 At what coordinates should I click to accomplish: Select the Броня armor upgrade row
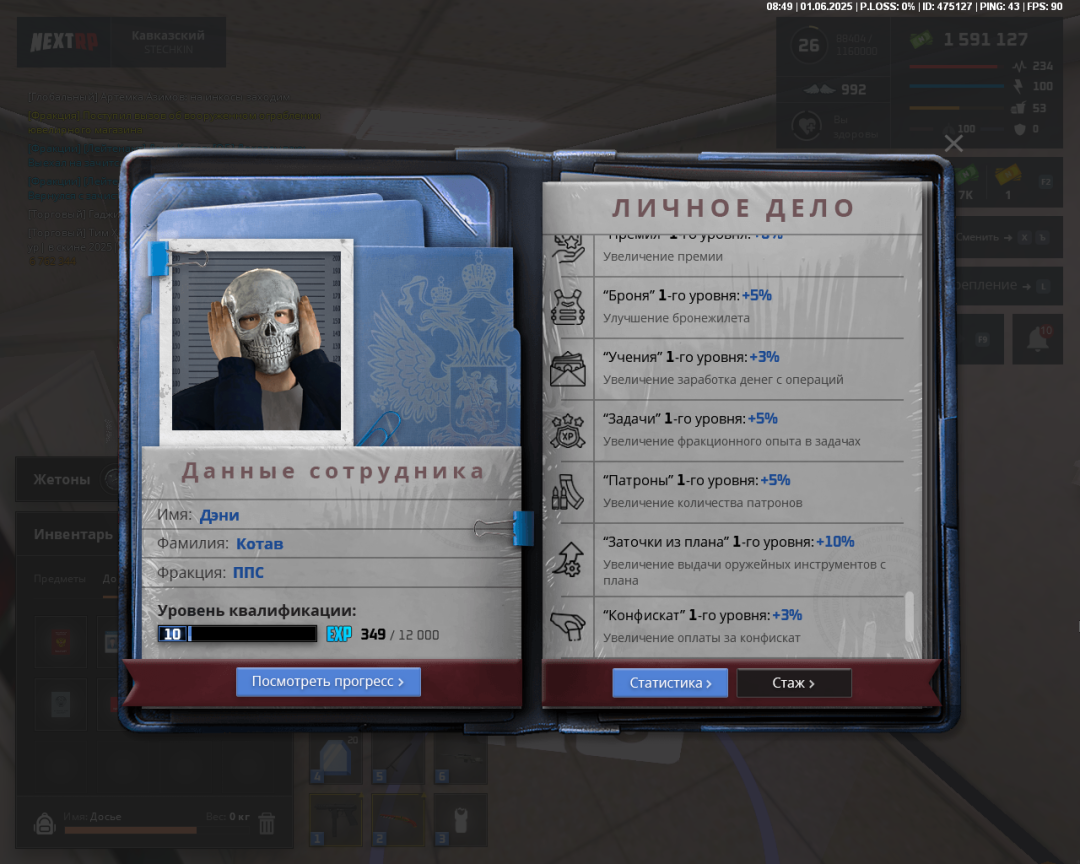725,306
